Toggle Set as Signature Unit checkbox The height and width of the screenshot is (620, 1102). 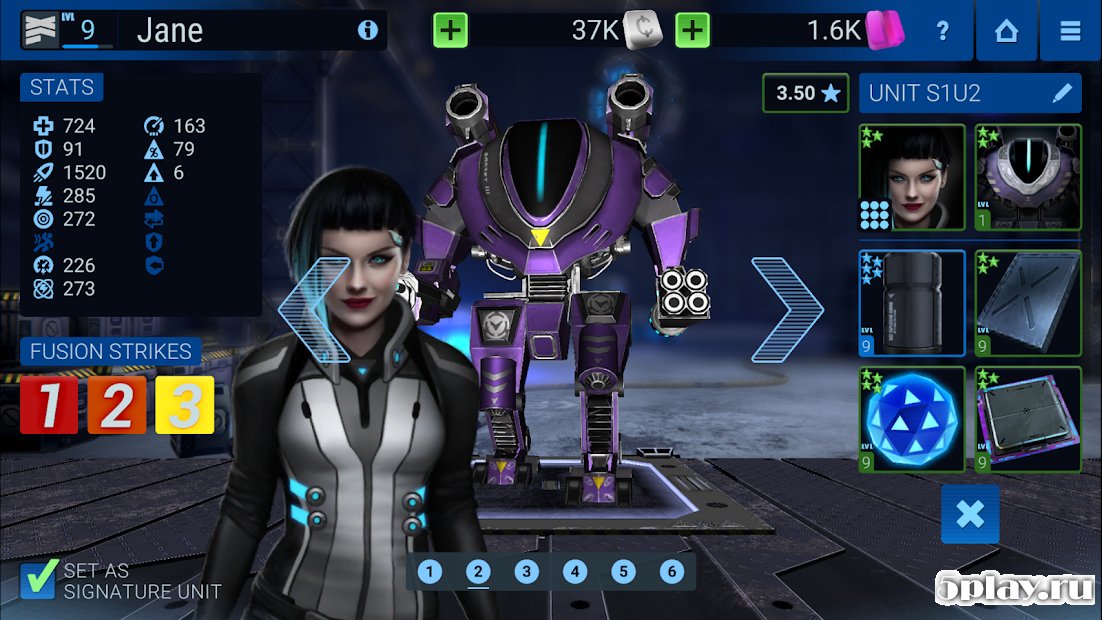(x=38, y=580)
